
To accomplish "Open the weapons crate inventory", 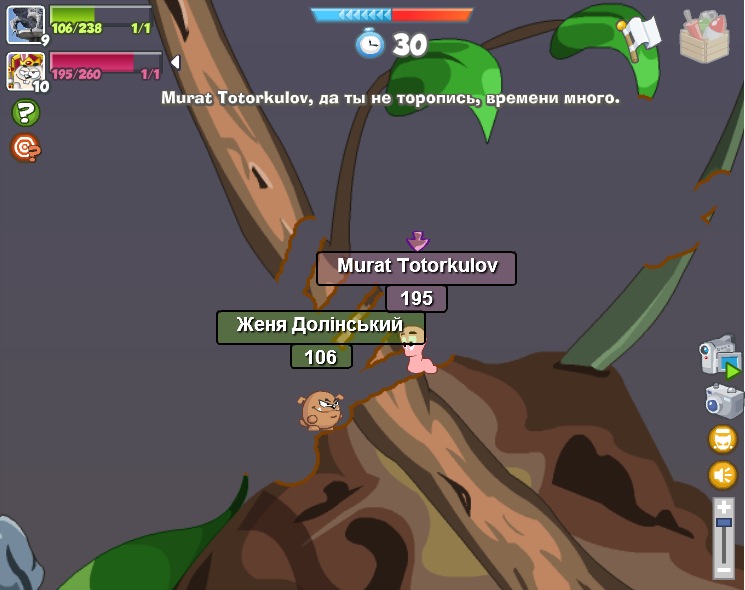I will (x=704, y=38).
